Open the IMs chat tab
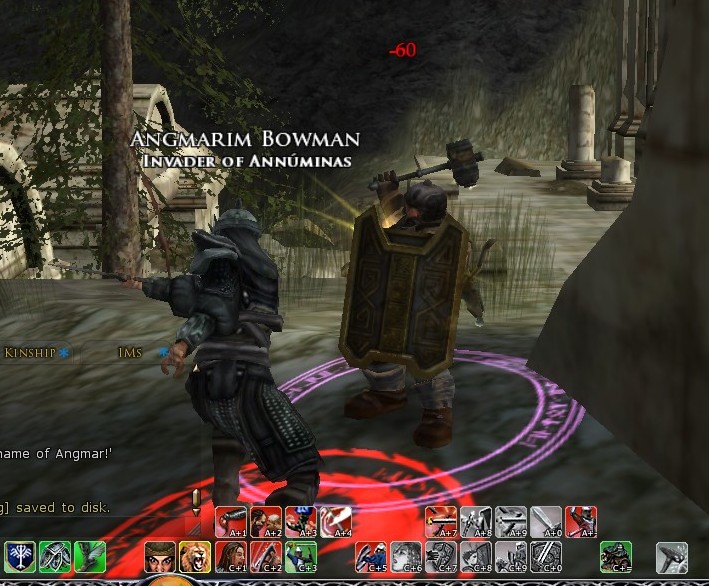Screen dimensions: 709x586 (x=132, y=352)
